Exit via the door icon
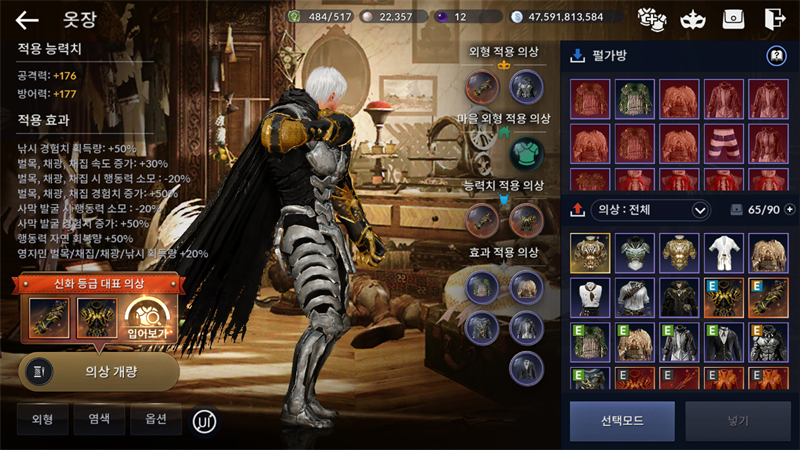The width and height of the screenshot is (800, 450). 774,18
